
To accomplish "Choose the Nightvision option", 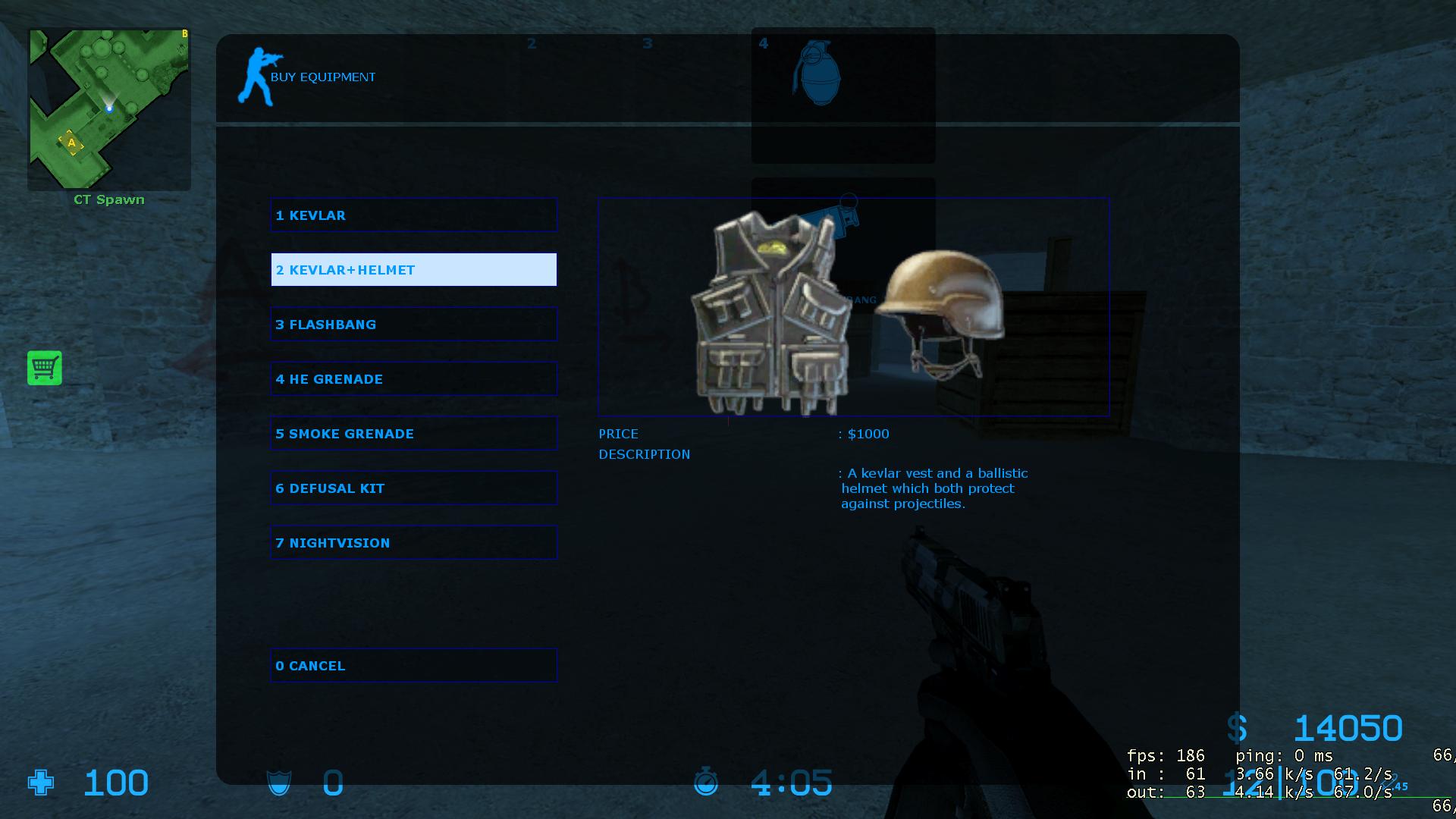I will click(413, 543).
